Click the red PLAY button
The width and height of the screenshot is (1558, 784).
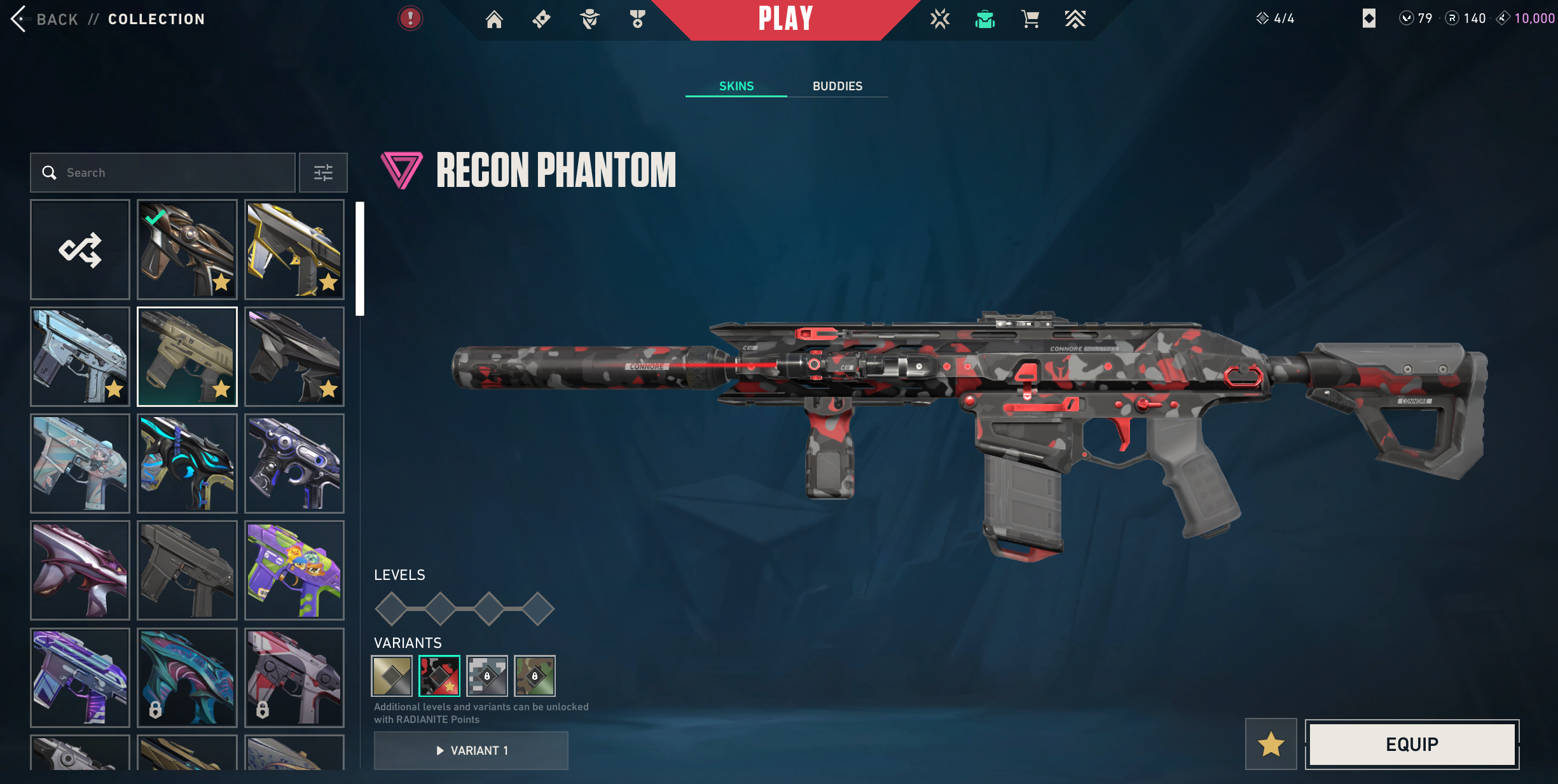(x=785, y=19)
